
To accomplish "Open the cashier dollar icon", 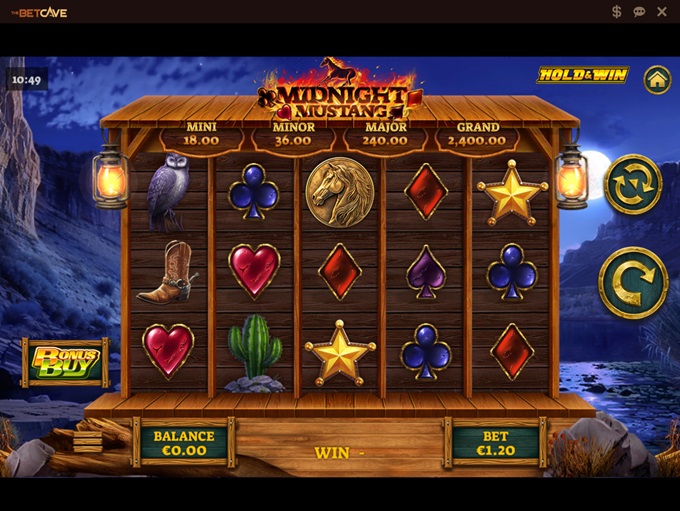I will [x=617, y=12].
